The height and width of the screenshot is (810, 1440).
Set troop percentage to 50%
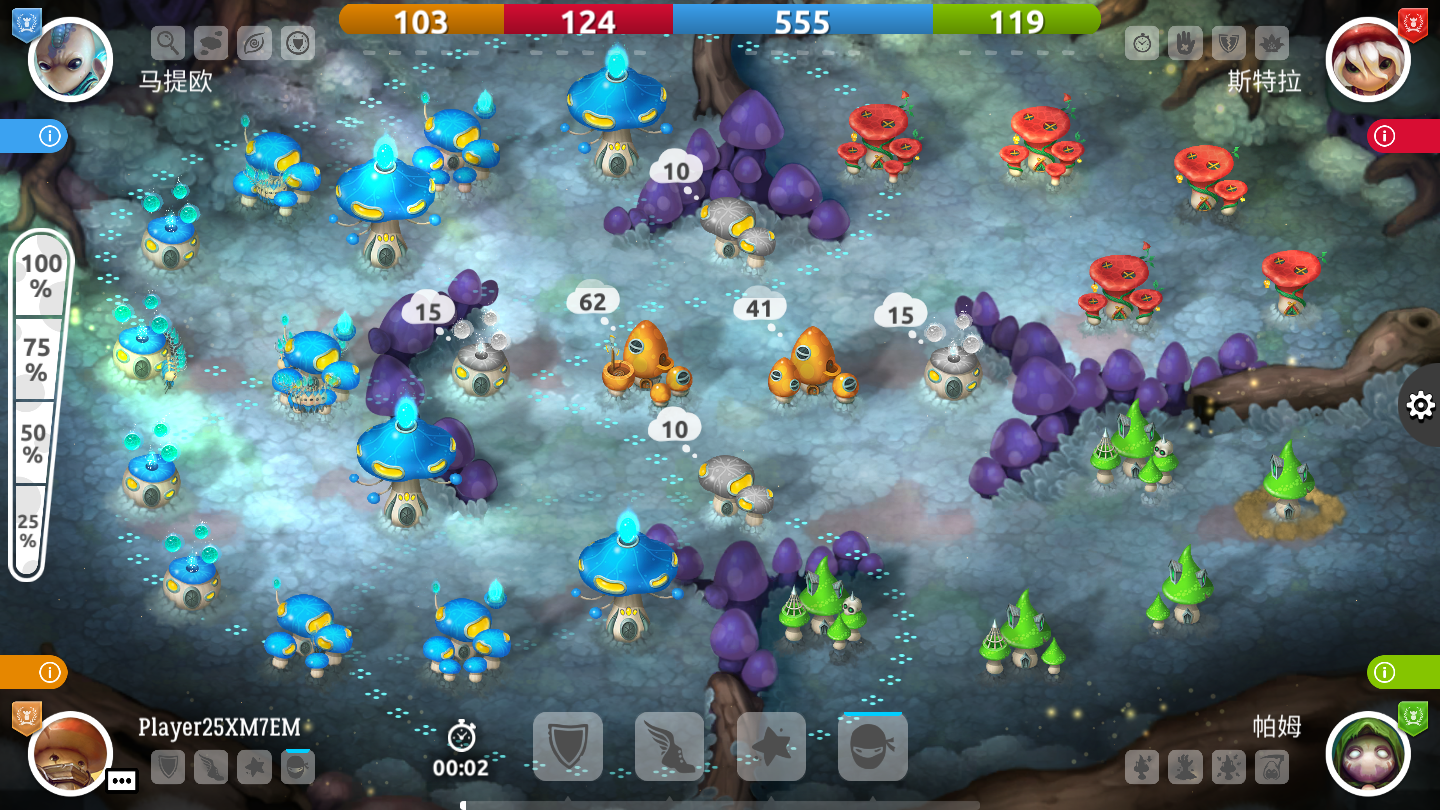click(34, 443)
